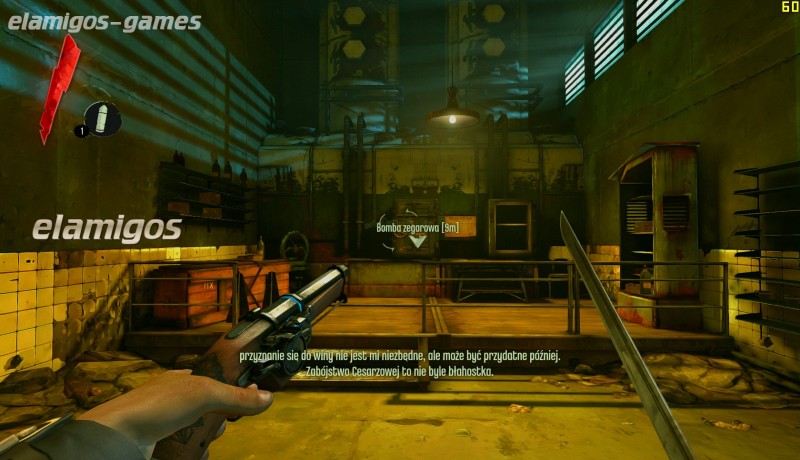The image size is (800, 460).
Task: Select the pistol bullet ammo icon
Action: (103, 118)
